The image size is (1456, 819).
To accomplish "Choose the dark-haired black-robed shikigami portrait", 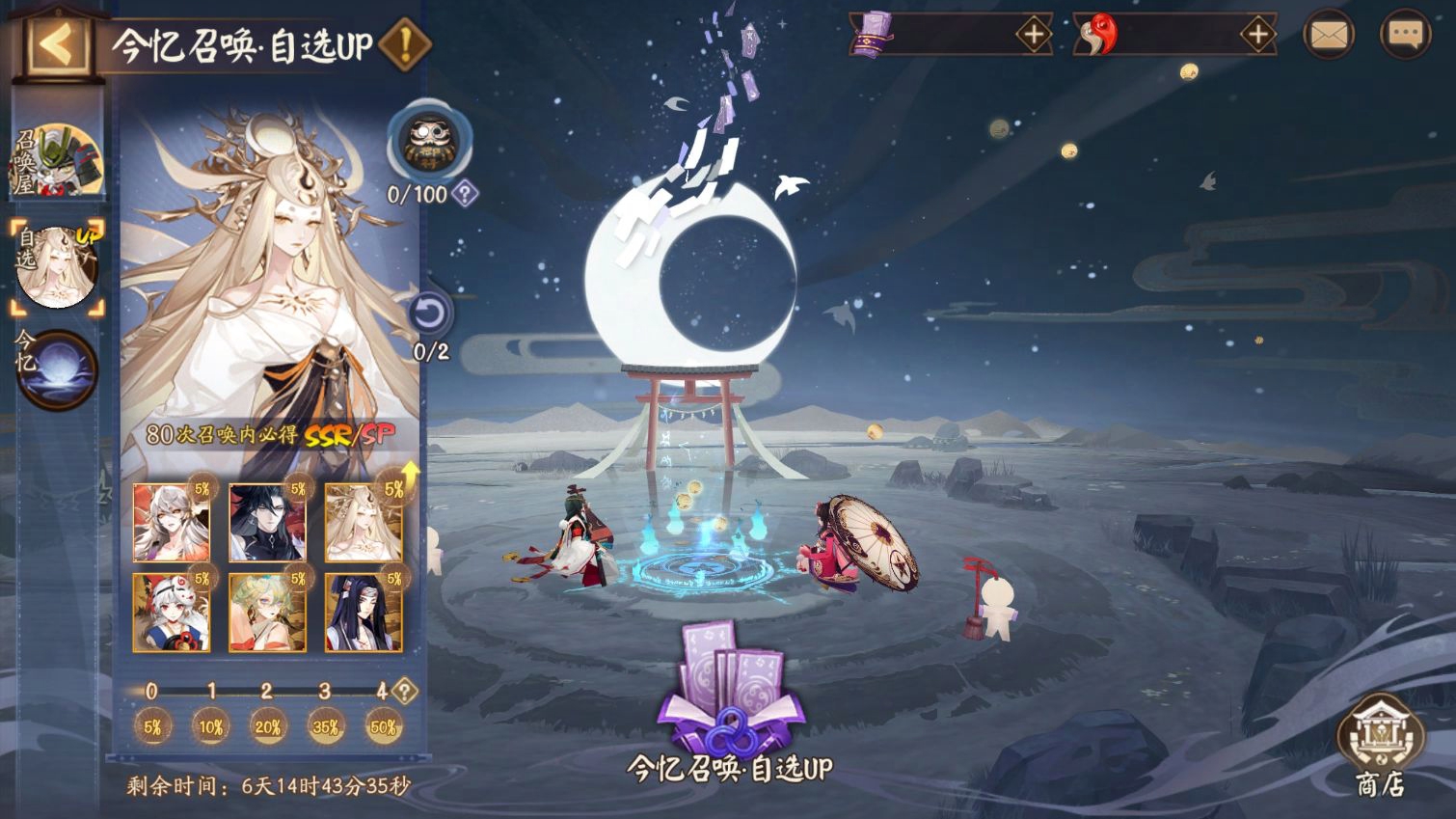I will tap(267, 523).
